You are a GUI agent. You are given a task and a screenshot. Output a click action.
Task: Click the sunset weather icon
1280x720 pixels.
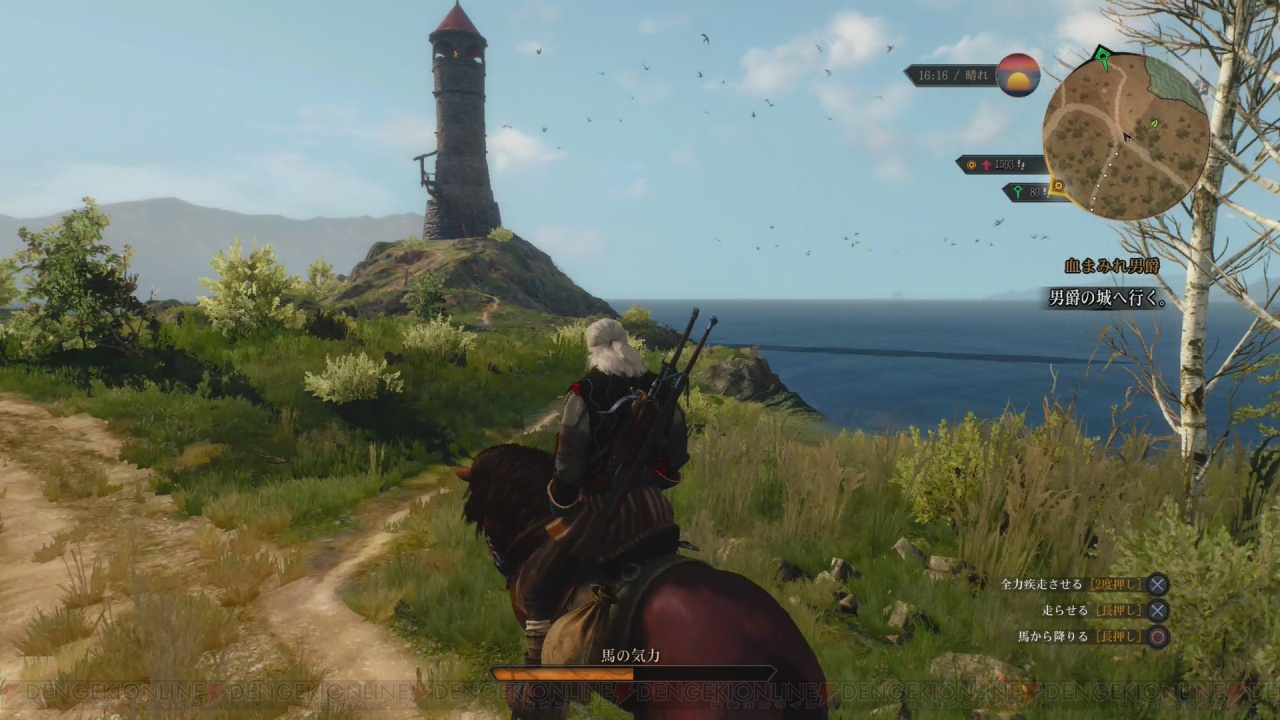1018,75
